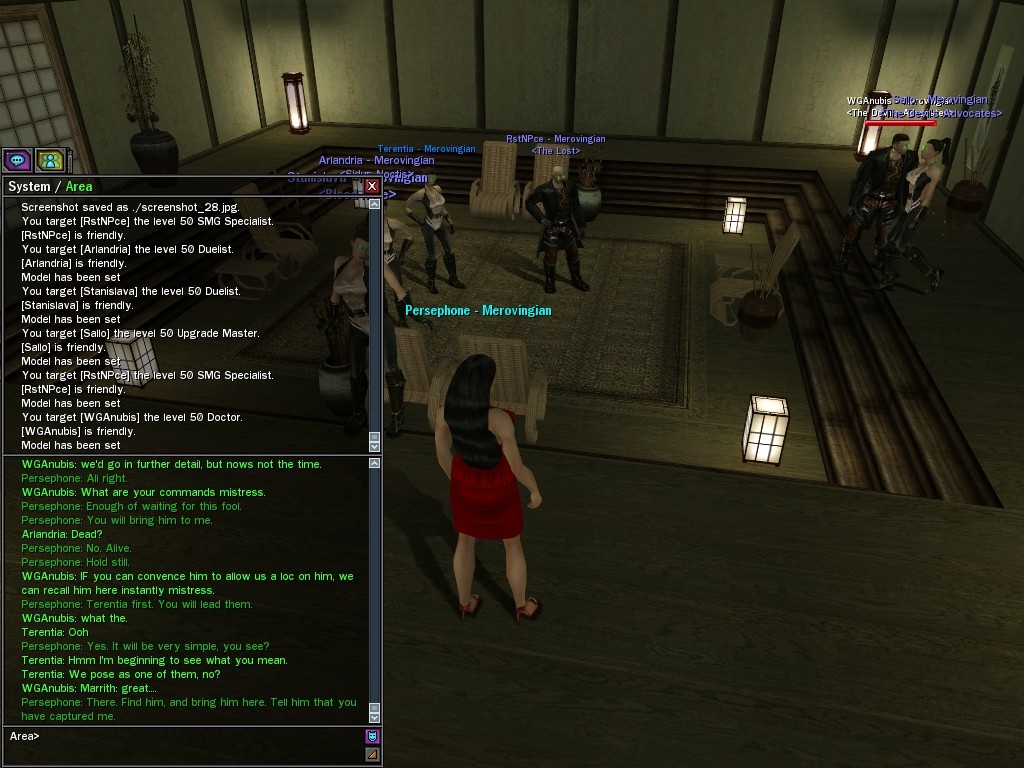
Task: Open the emote mask icon by chat input
Action: point(372,737)
